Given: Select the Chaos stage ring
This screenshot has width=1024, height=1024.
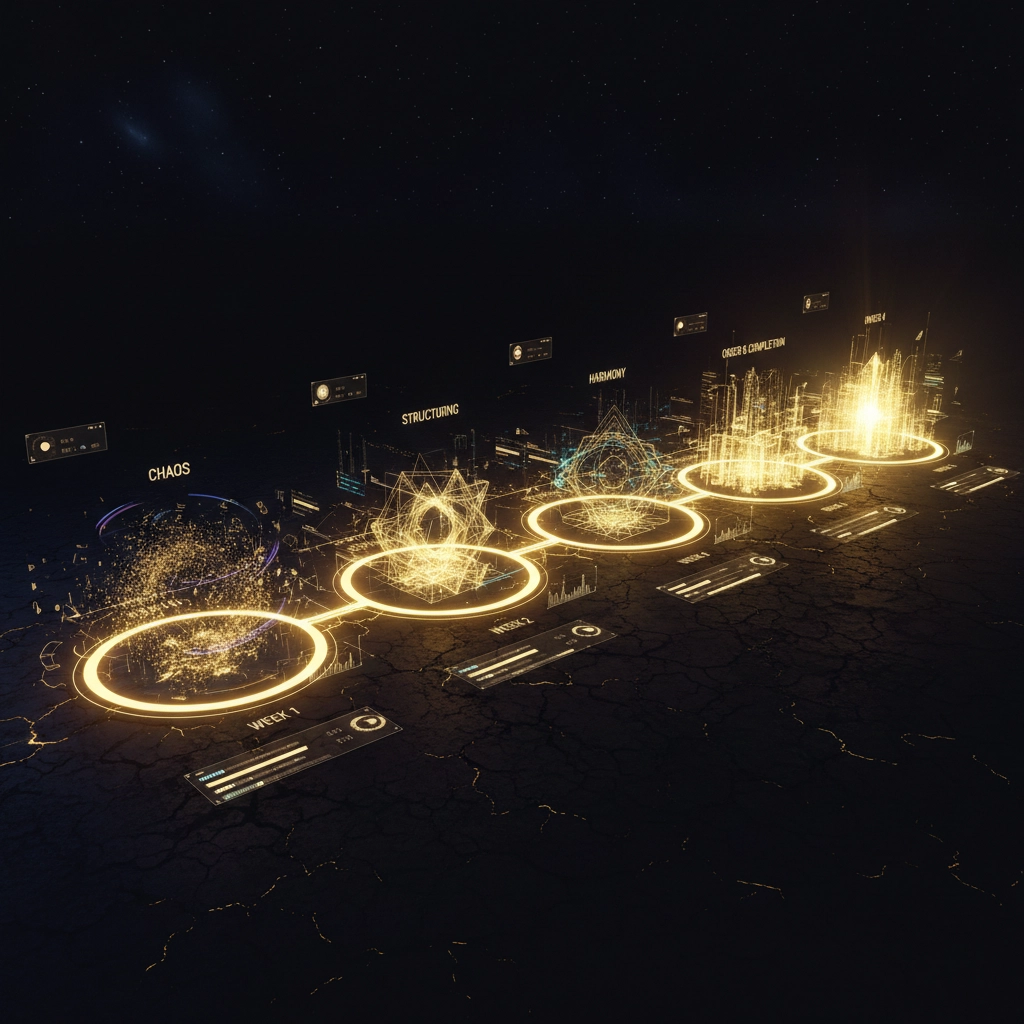Looking at the screenshot, I should 202,662.
